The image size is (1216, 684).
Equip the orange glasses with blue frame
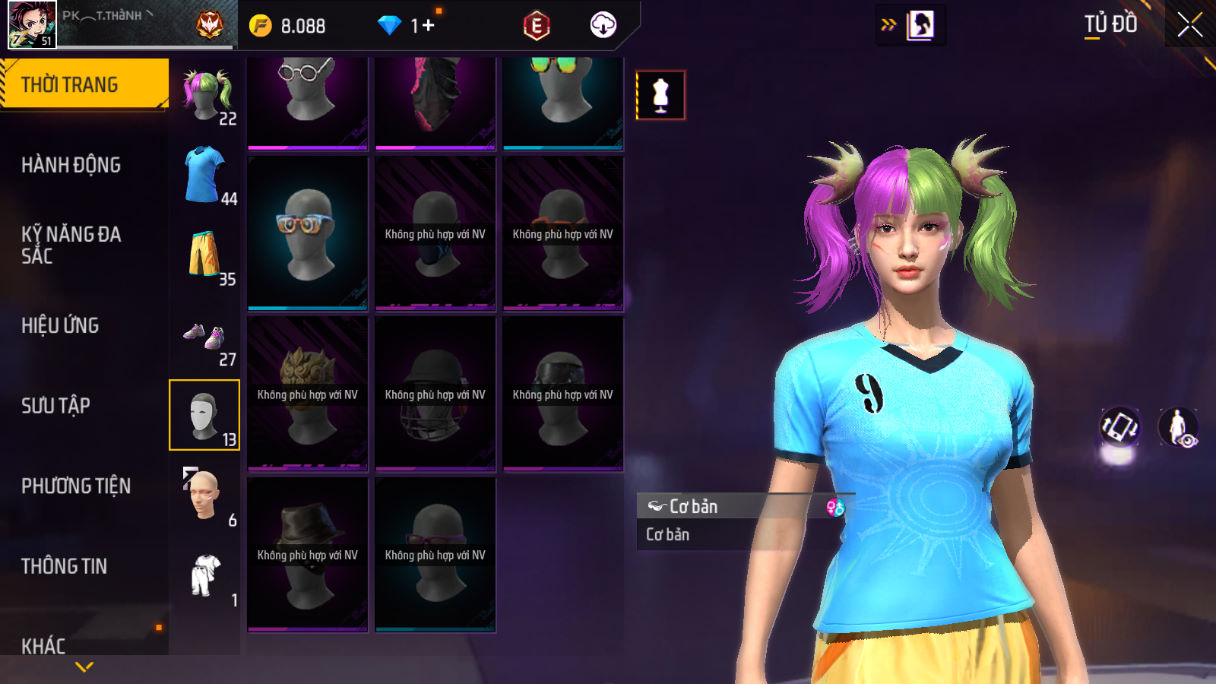click(308, 232)
